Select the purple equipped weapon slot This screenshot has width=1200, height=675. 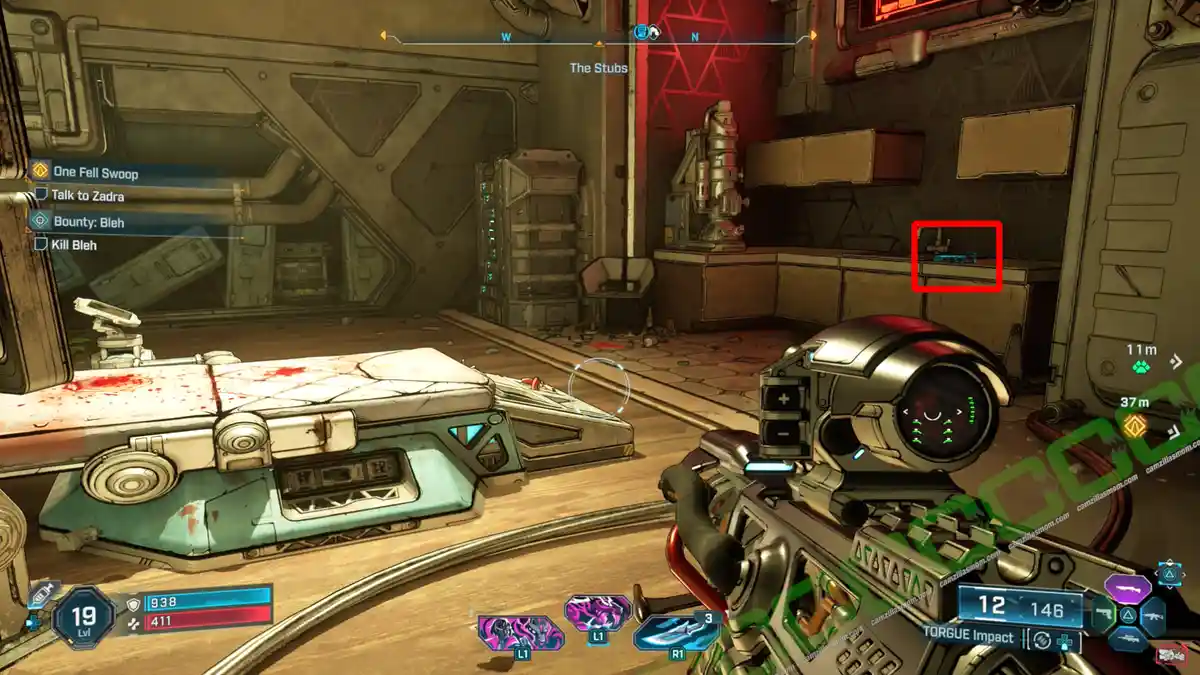tap(1127, 587)
